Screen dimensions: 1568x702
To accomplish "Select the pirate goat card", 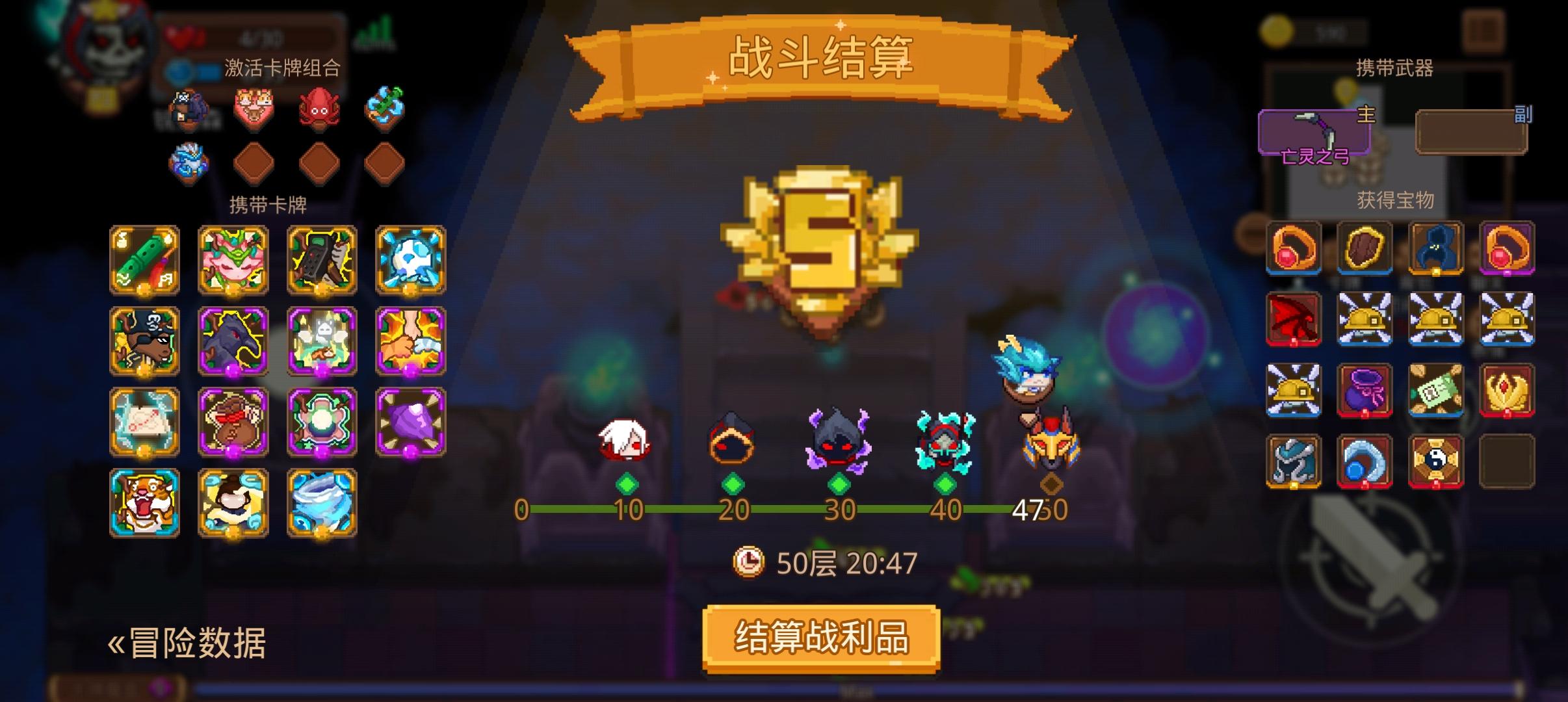I will click(143, 341).
